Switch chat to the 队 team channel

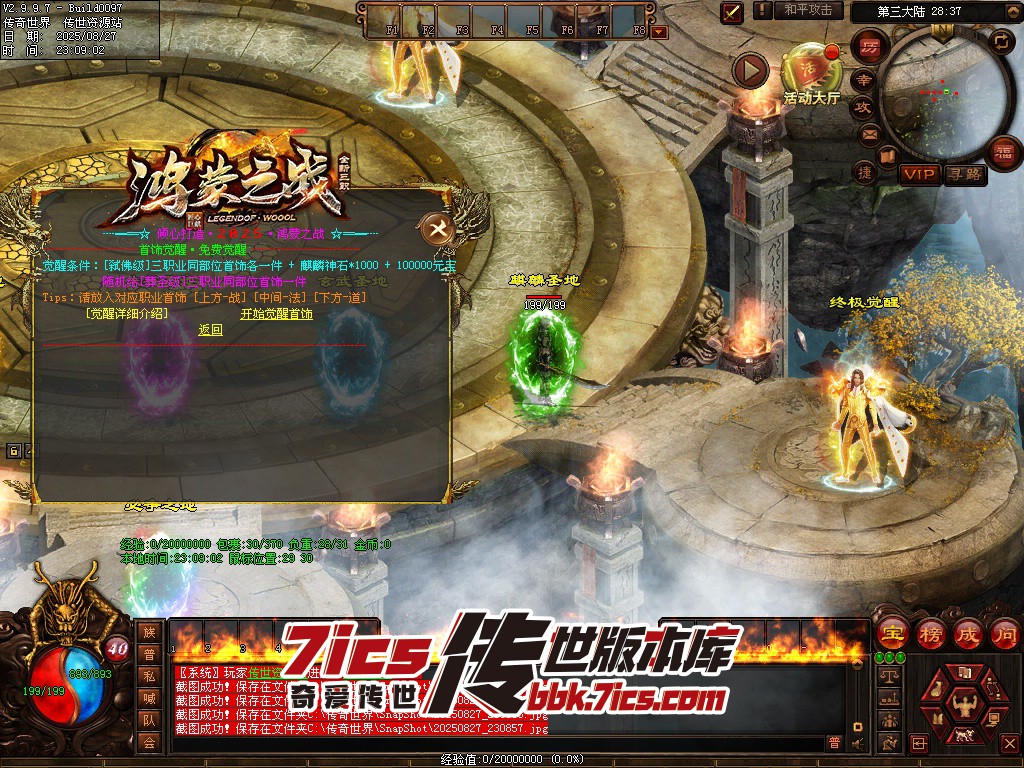click(149, 719)
